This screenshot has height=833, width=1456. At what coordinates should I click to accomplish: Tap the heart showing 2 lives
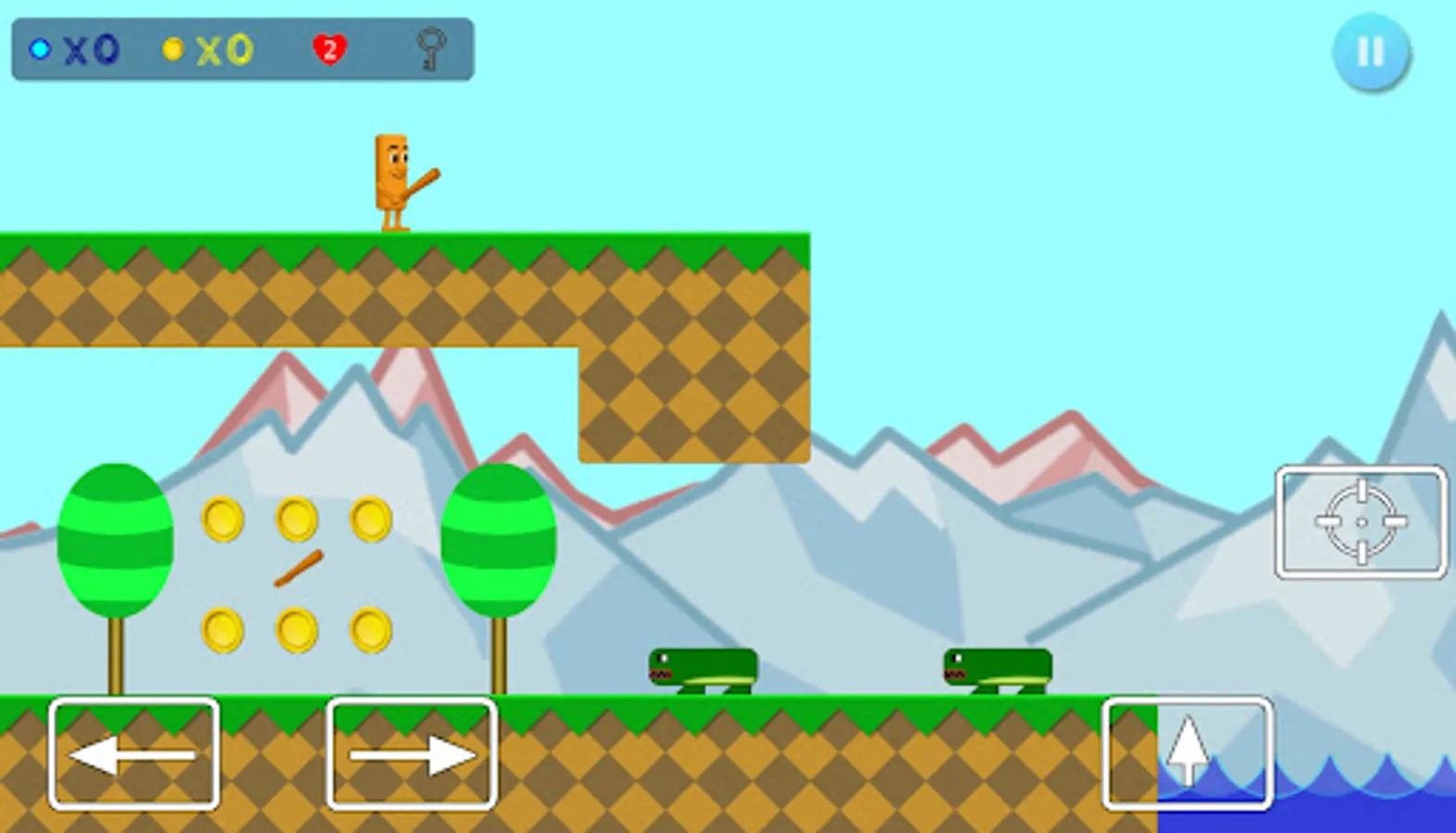[x=330, y=49]
